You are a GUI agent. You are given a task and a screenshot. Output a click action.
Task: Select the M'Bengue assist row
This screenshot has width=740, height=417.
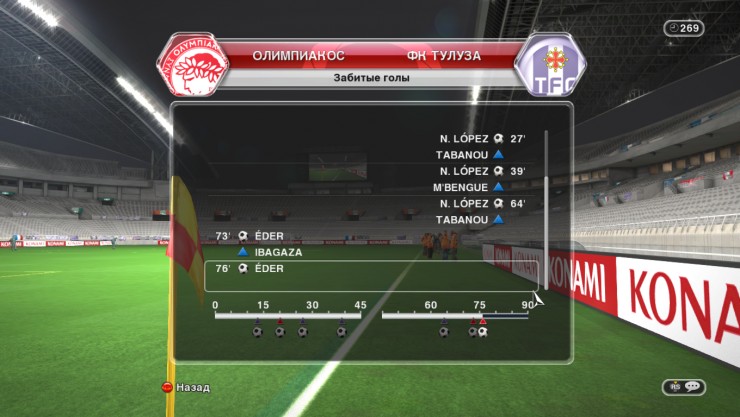468,187
